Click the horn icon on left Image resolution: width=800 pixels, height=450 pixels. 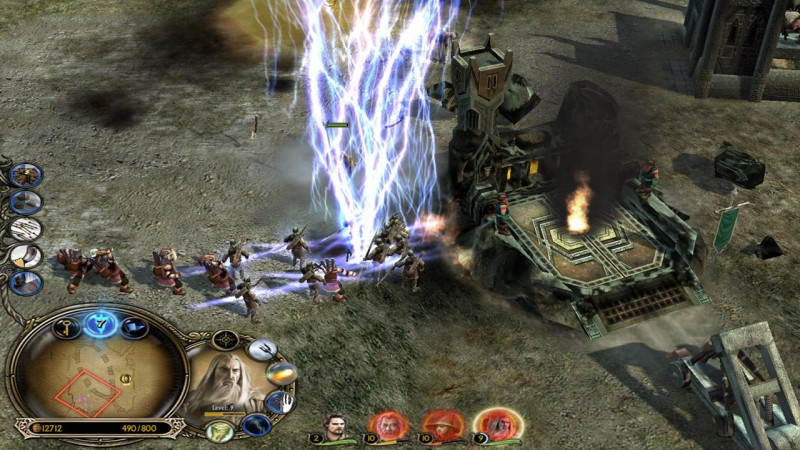pyautogui.click(x=26, y=255)
